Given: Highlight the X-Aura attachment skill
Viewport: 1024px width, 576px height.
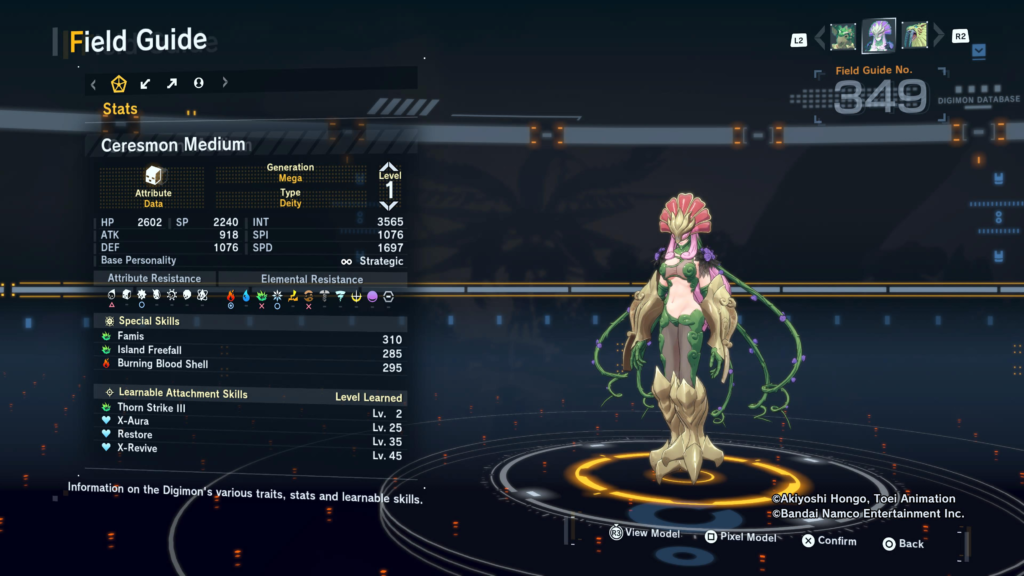Looking at the screenshot, I should click(250, 422).
